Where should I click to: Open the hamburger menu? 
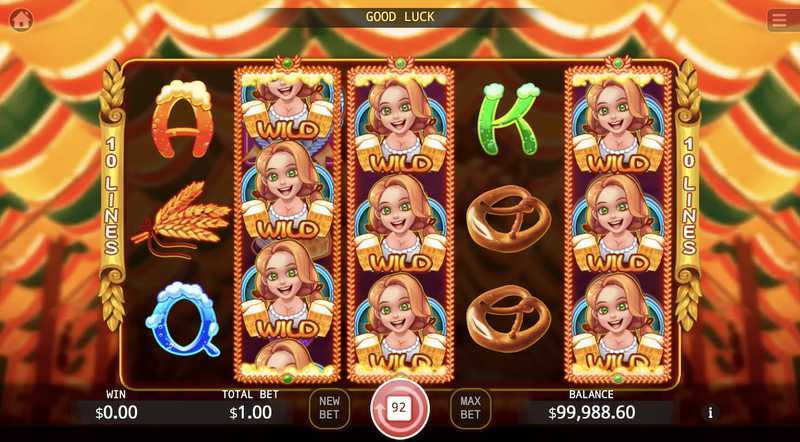(779, 20)
